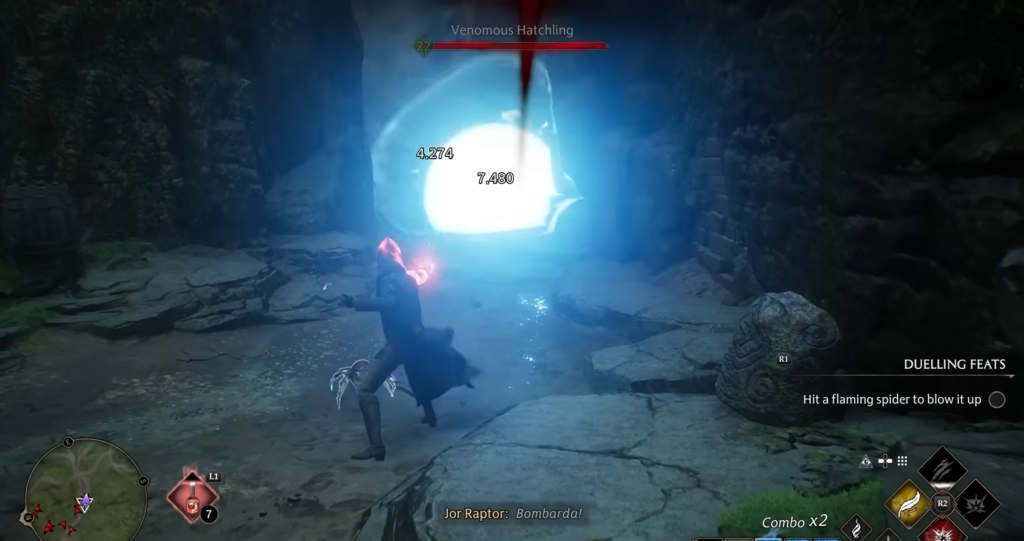The image size is (1024, 541).
Task: Select the white flame ancient magic icon
Action: point(856,527)
